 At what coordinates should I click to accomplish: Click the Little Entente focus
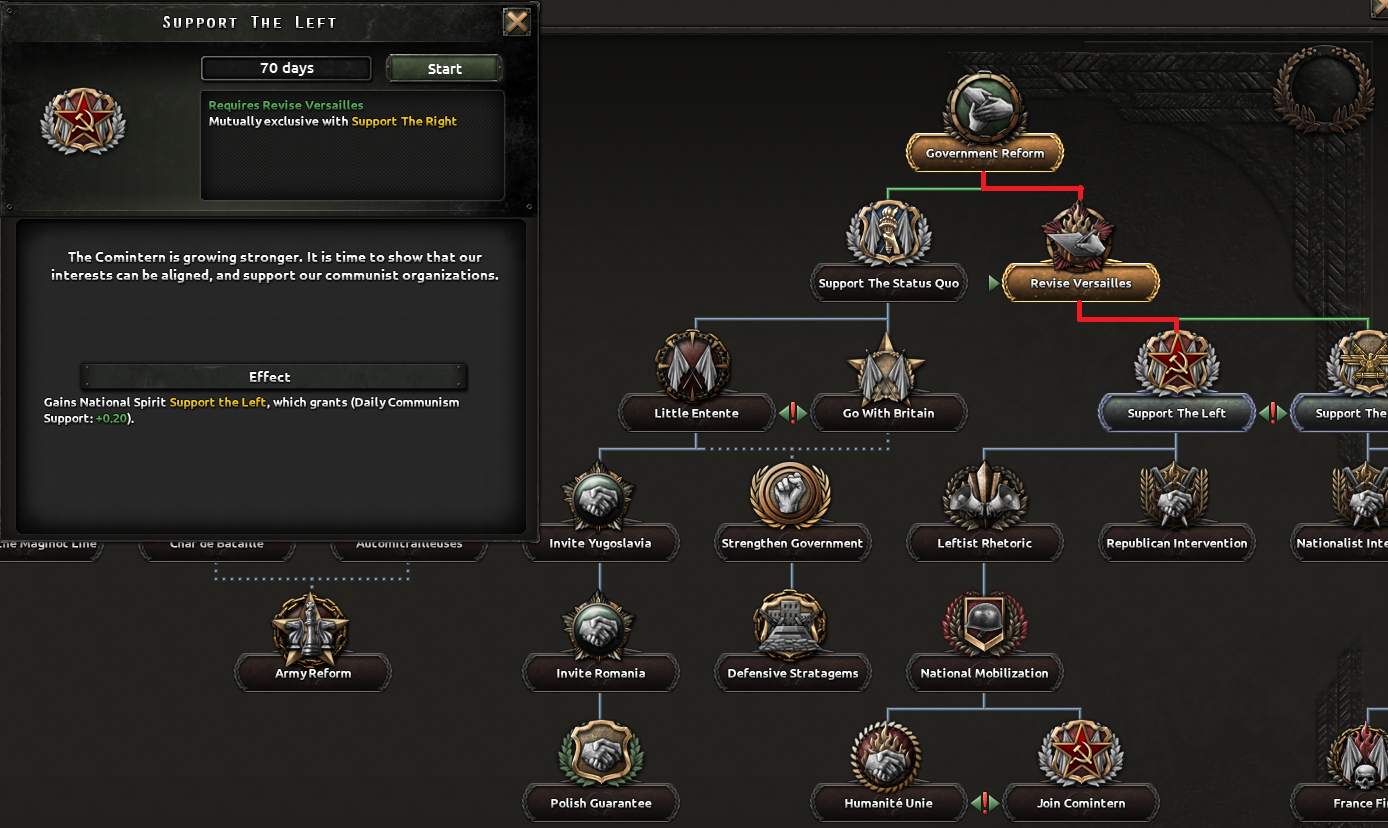click(697, 413)
